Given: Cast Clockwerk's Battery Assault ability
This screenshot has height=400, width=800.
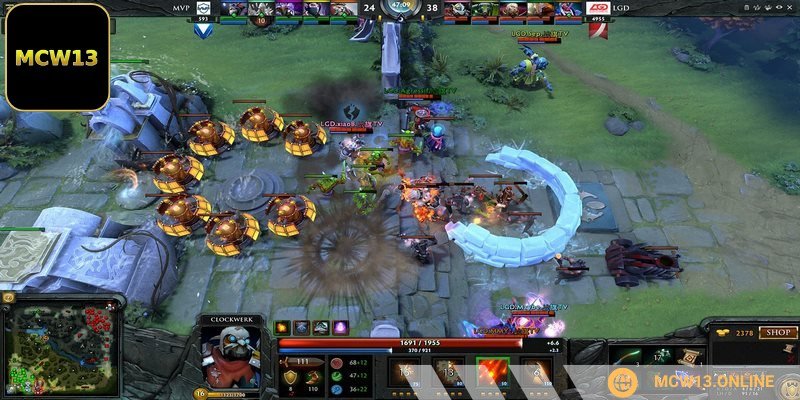Looking at the screenshot, I should point(406,376).
